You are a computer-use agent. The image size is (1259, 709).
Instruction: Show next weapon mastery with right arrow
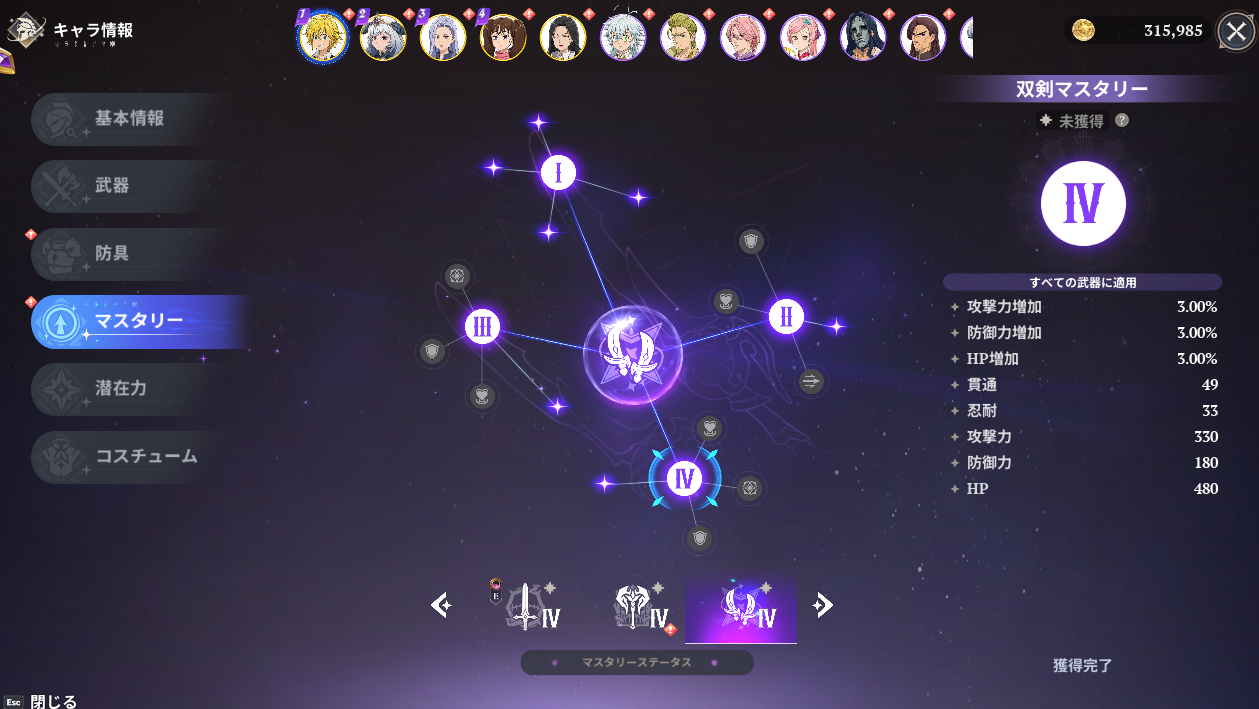click(823, 605)
